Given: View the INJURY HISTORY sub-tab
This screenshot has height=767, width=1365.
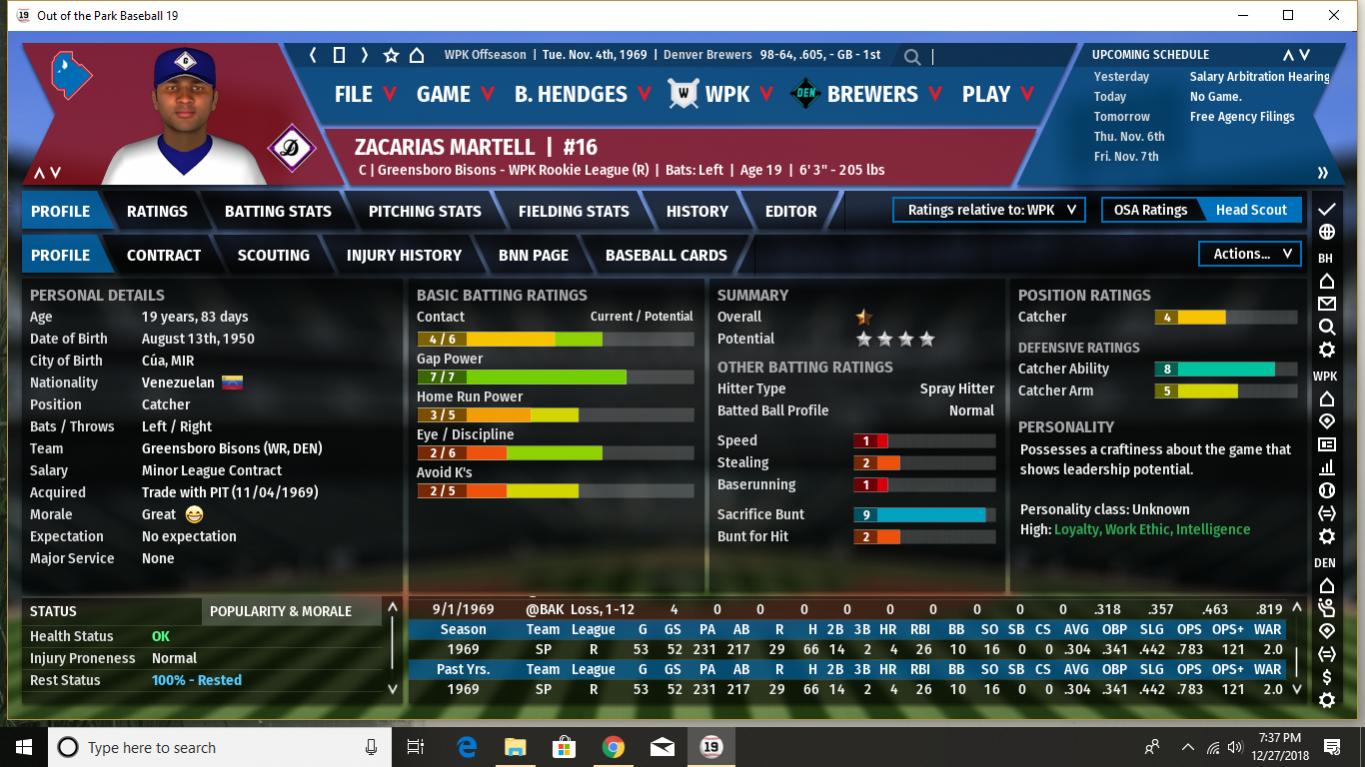Looking at the screenshot, I should coord(404,255).
